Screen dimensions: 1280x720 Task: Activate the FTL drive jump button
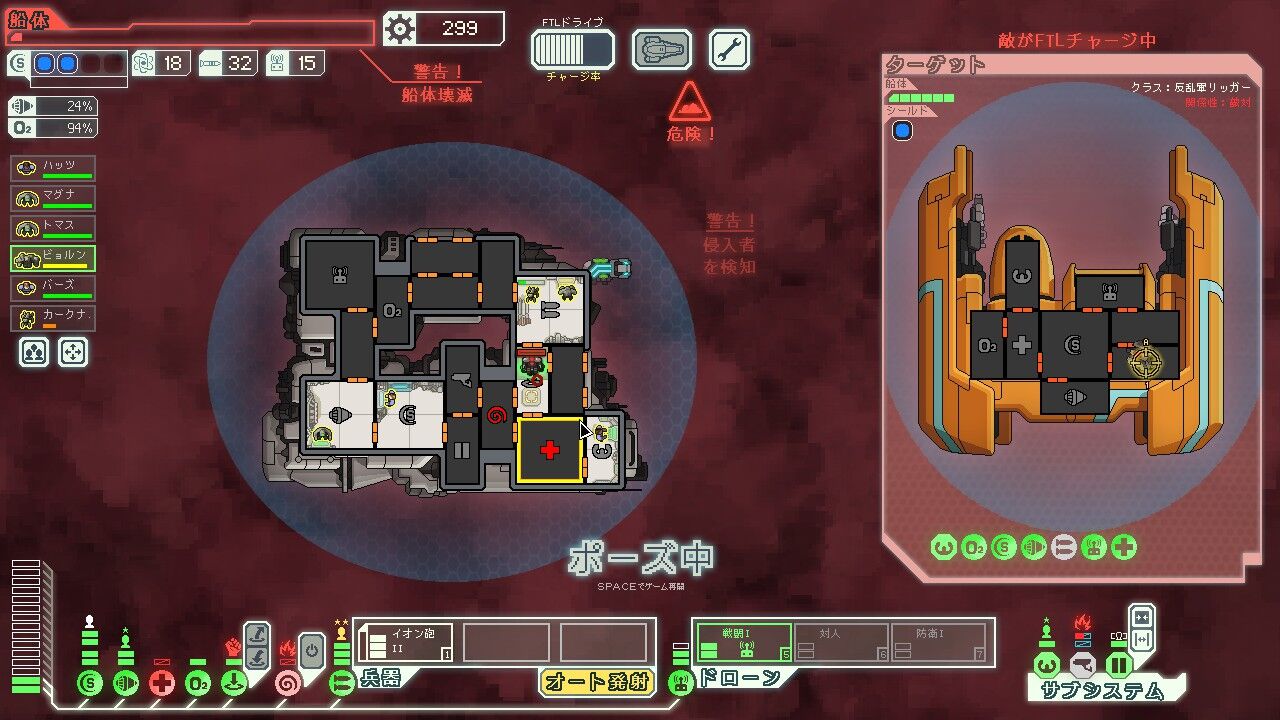[572, 49]
